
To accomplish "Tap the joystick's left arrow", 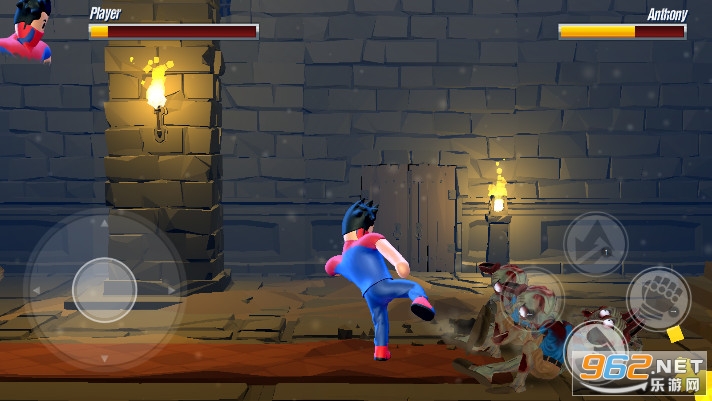I will [38, 291].
